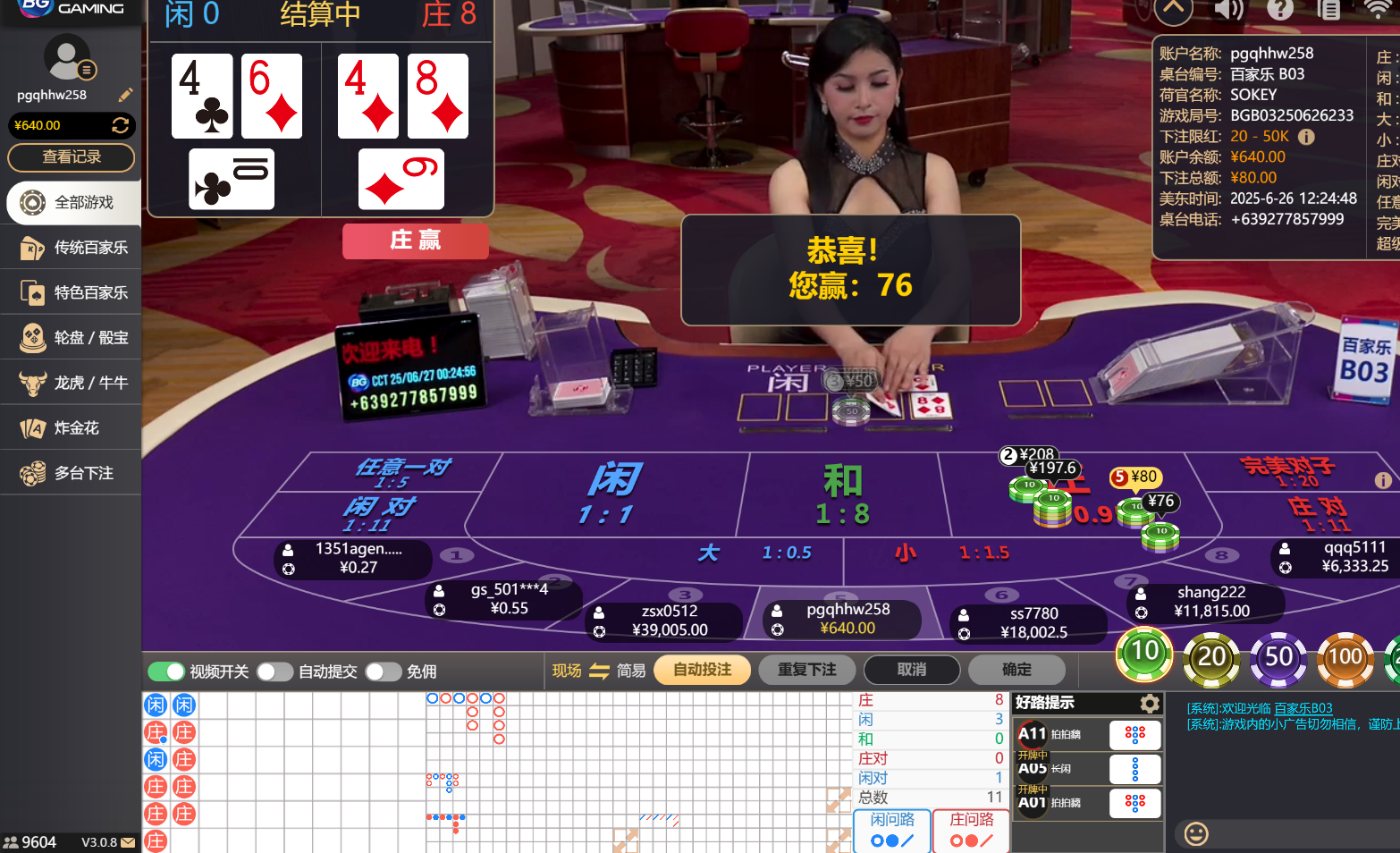This screenshot has height=853, width=1400.
Task: Edit the pgqhhw258 nickname with pencil icon
Action: tap(125, 95)
